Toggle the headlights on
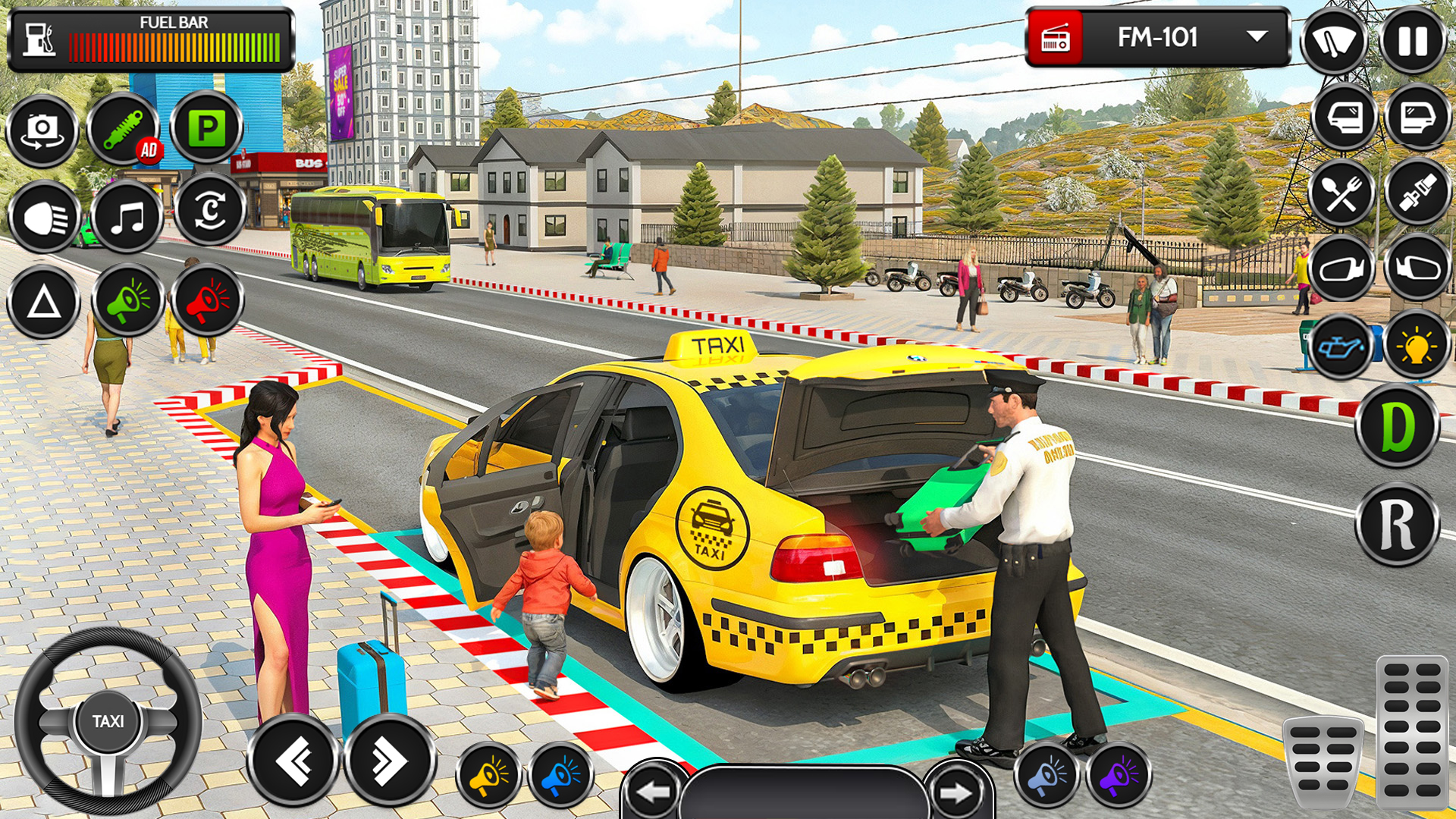 (42, 218)
